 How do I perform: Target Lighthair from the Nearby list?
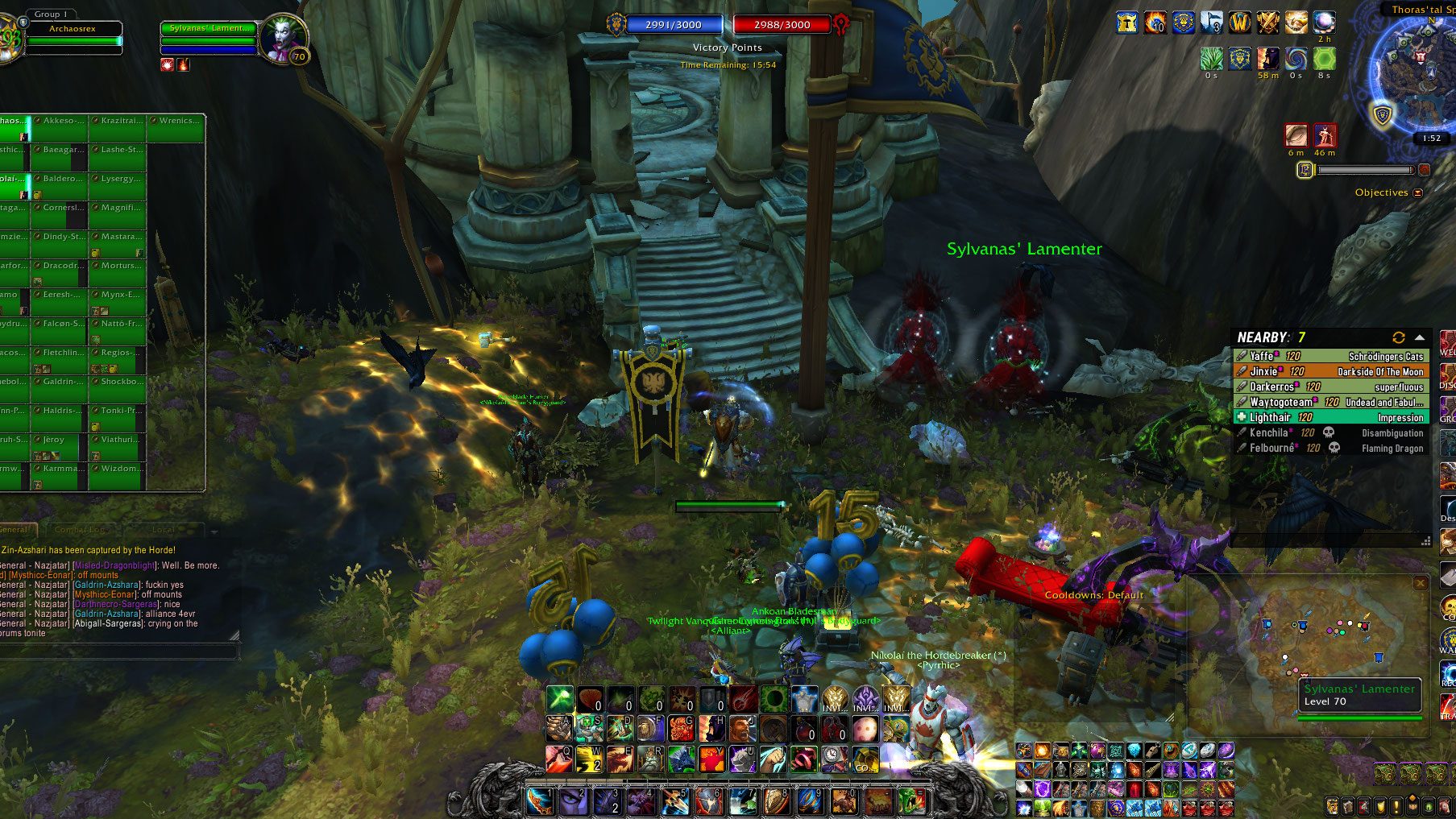tap(1329, 417)
